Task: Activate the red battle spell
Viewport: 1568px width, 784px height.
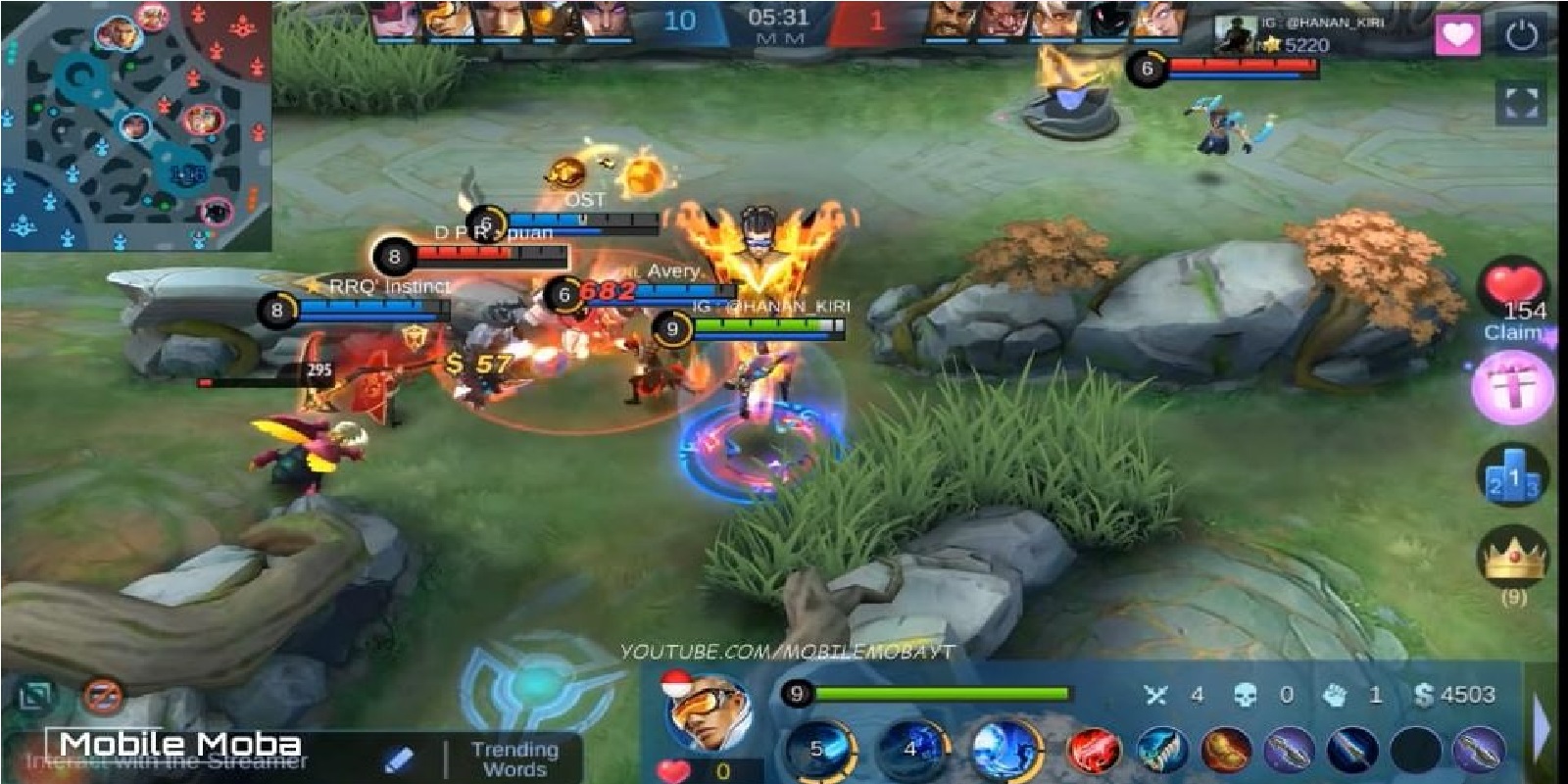Action: (x=1094, y=751)
